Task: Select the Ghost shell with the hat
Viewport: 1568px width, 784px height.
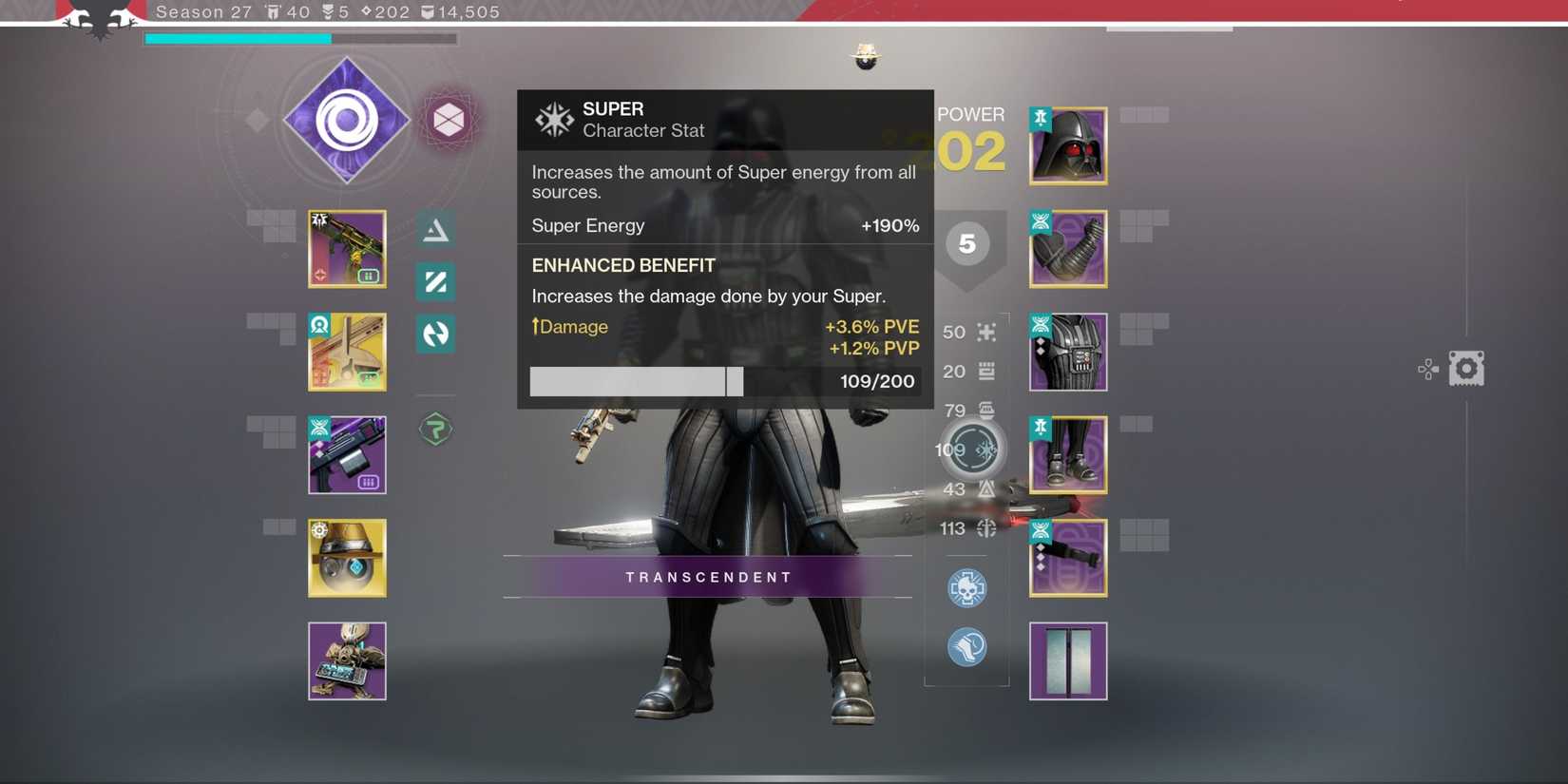Action: (347, 559)
